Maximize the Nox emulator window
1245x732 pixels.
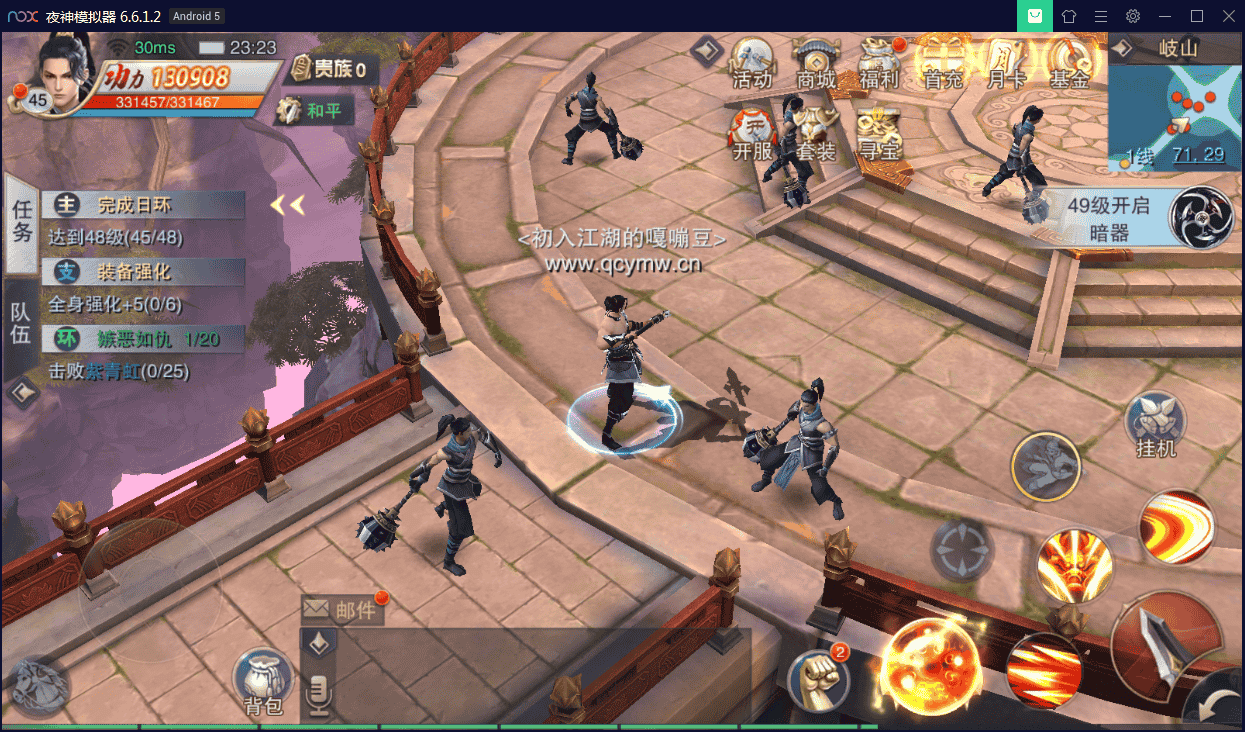click(1196, 16)
